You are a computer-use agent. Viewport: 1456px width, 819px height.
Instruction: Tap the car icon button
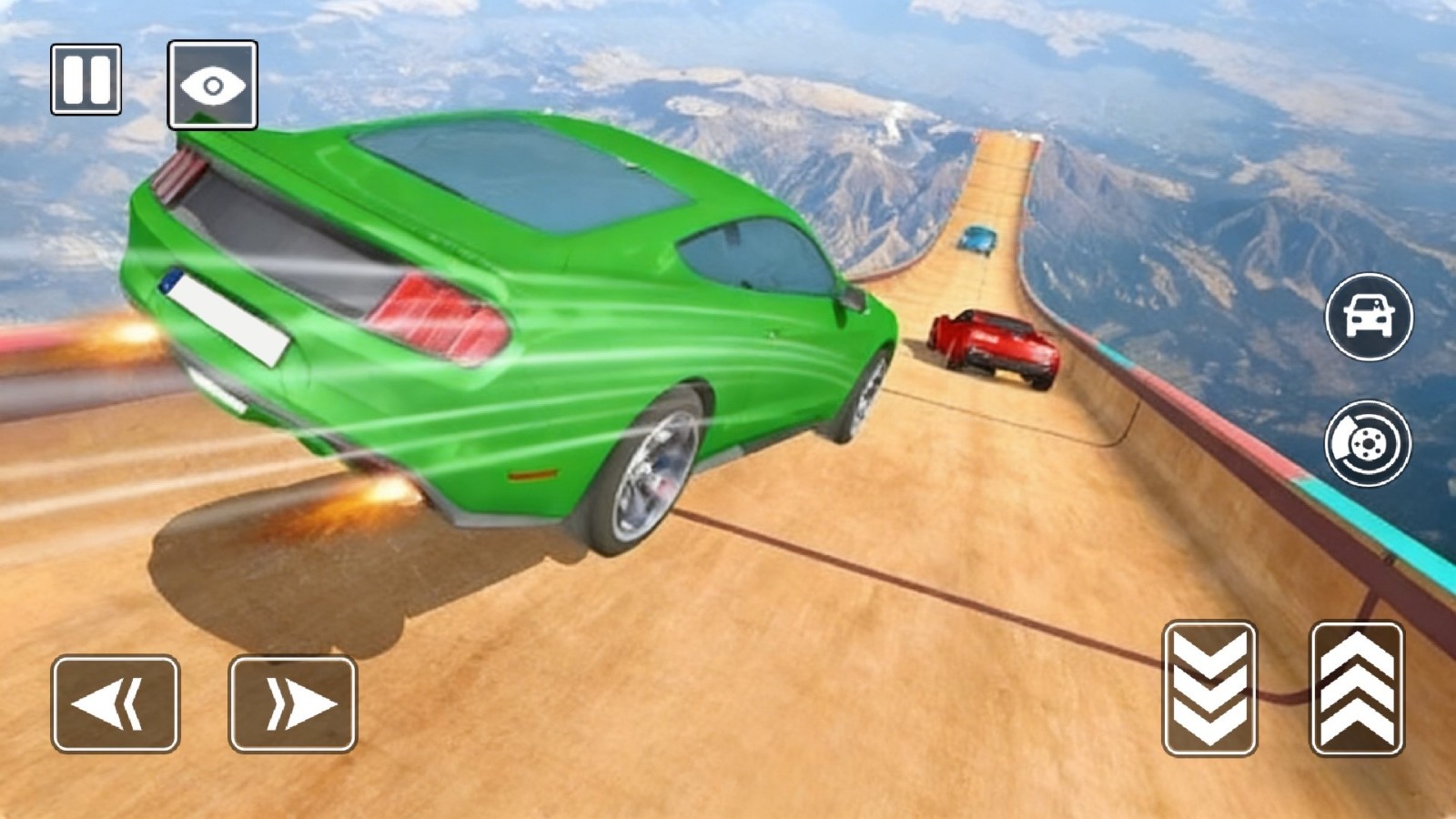(1369, 316)
